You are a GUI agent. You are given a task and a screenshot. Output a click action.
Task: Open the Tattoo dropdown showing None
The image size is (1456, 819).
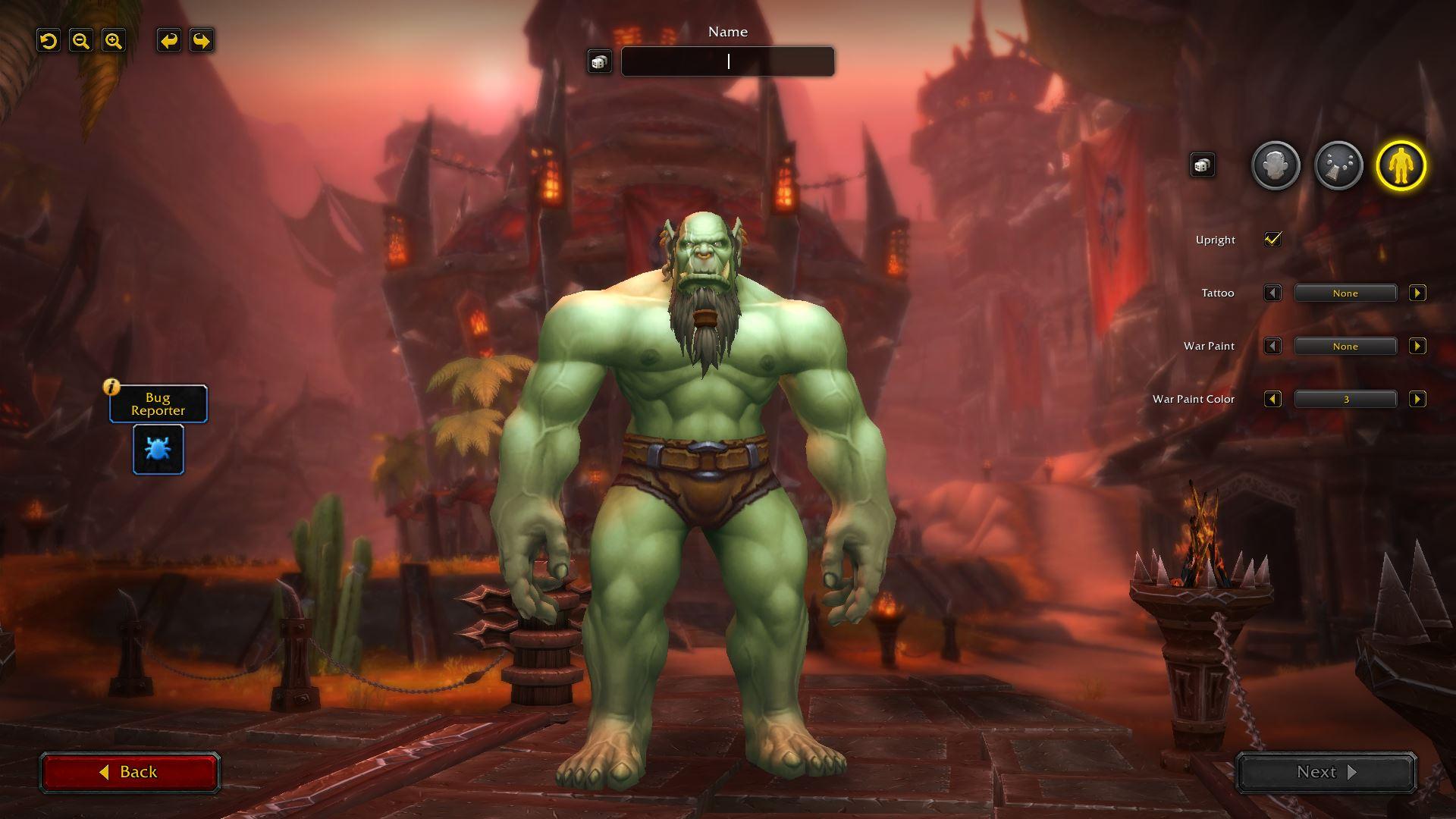(1345, 293)
